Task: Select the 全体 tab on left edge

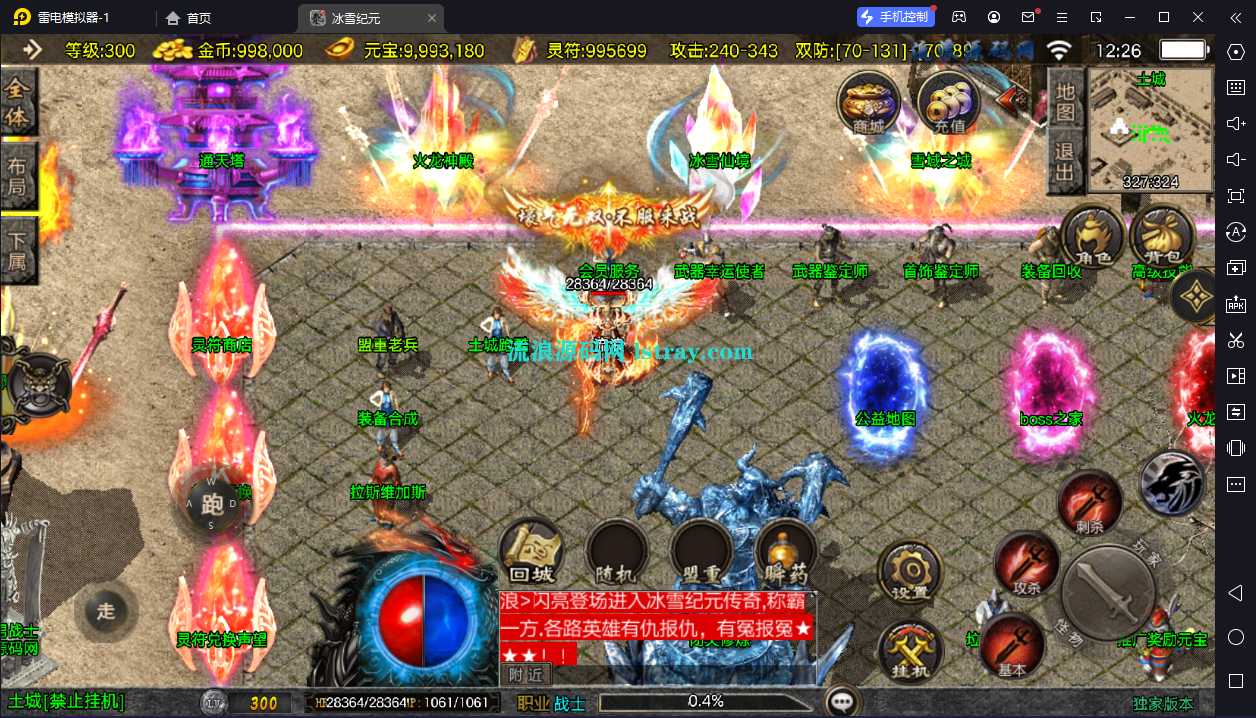Action: click(x=18, y=103)
